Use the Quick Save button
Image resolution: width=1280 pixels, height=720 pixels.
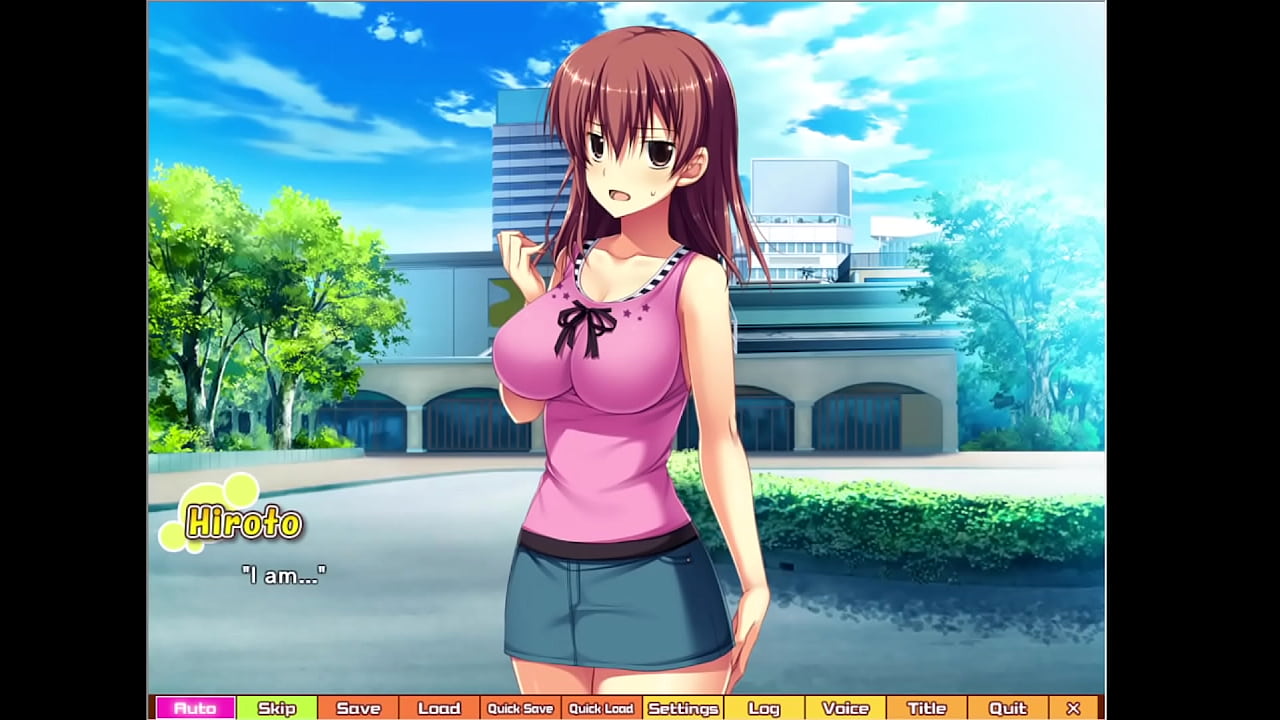(520, 708)
